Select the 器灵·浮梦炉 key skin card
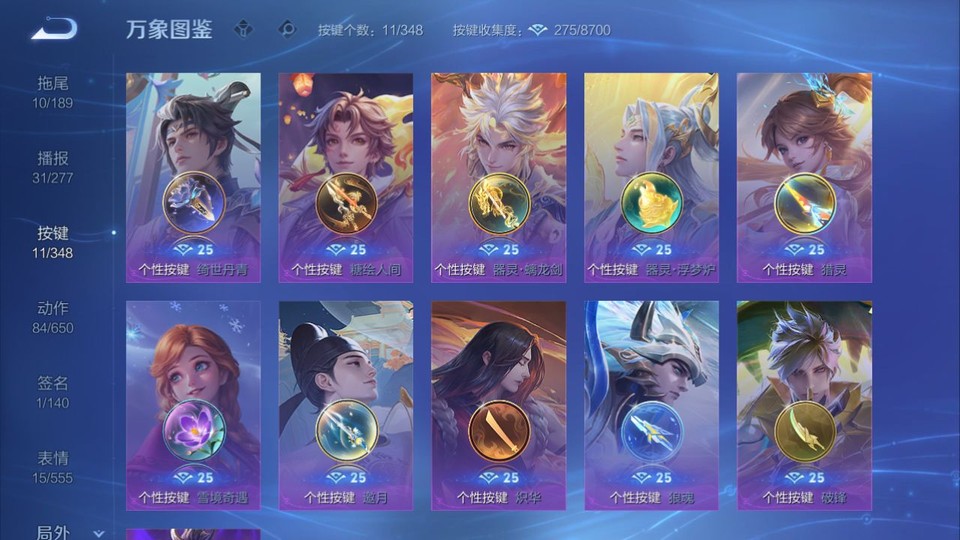Viewport: 960px width, 540px height. (651, 177)
